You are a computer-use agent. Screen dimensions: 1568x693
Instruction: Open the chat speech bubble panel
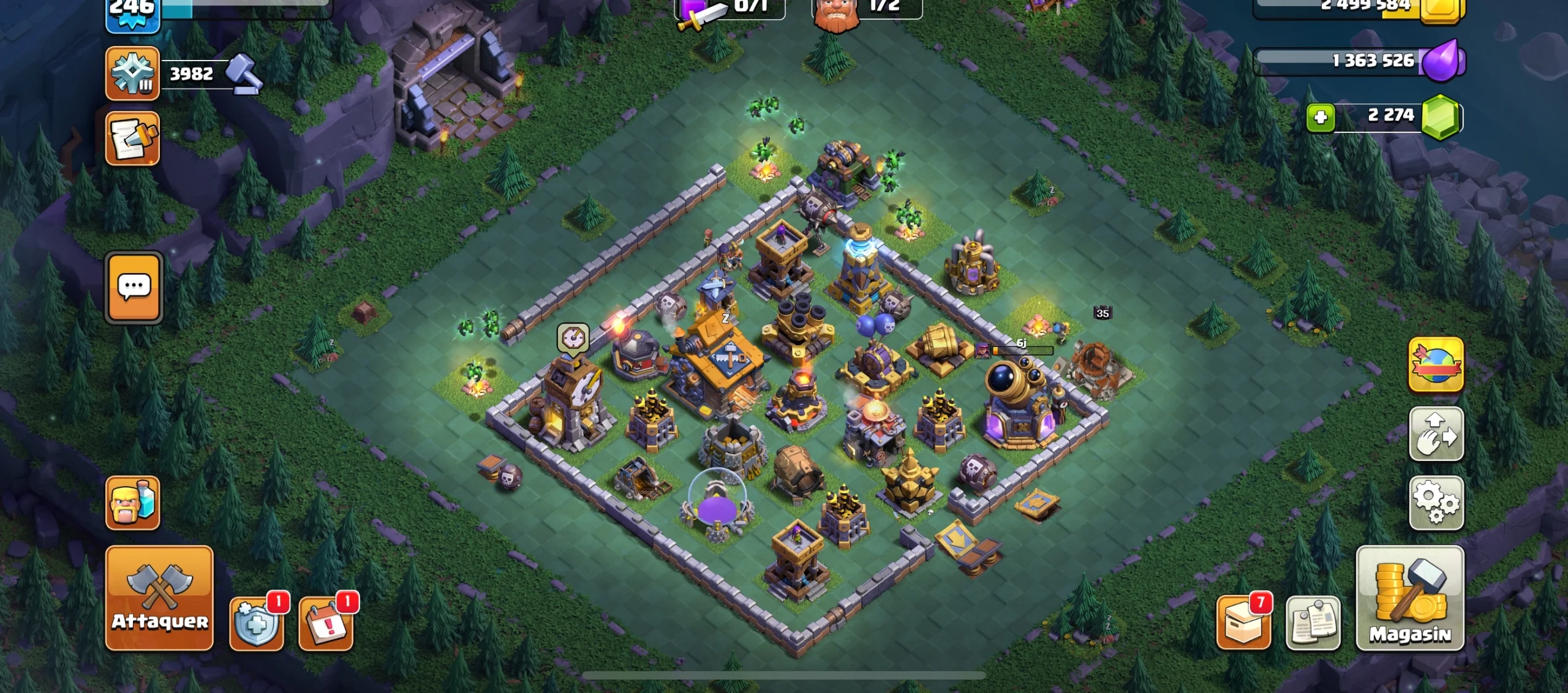click(x=134, y=287)
